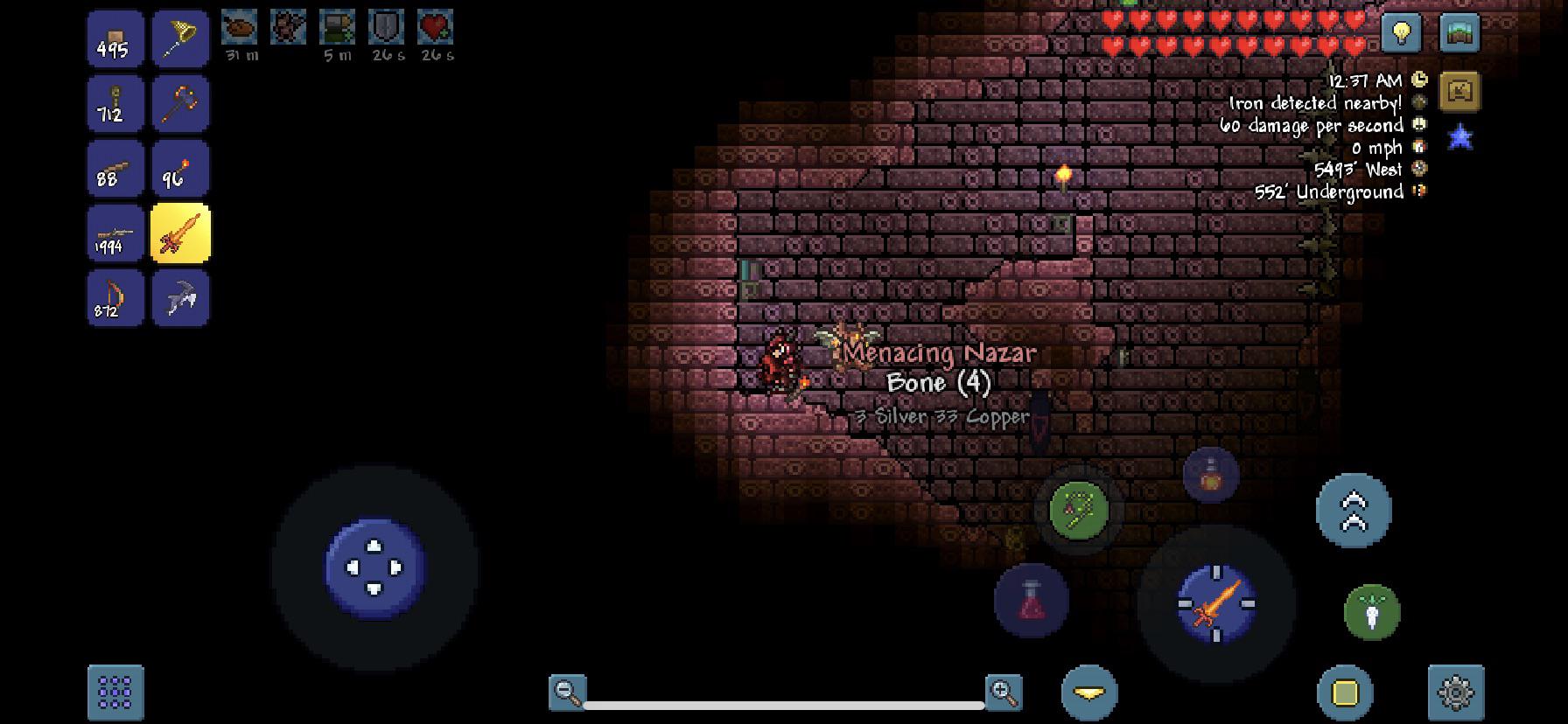Screen dimensions: 1568x724
Task: Select the golden bug net from the hotbar
Action: [181, 38]
